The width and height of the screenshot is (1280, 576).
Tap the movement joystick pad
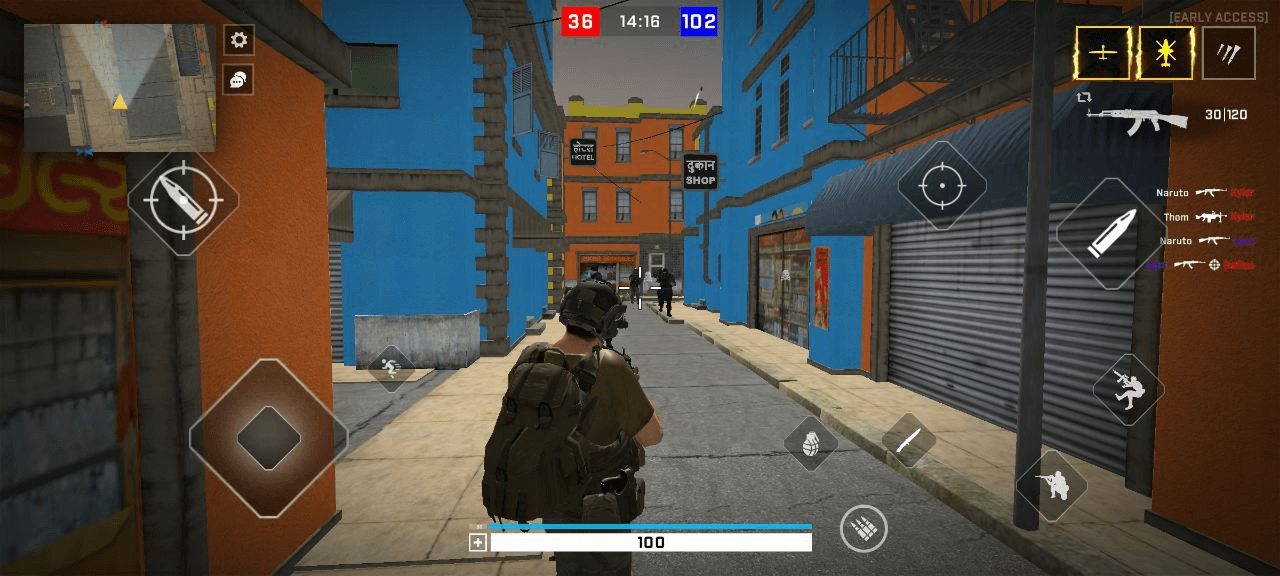tap(268, 438)
